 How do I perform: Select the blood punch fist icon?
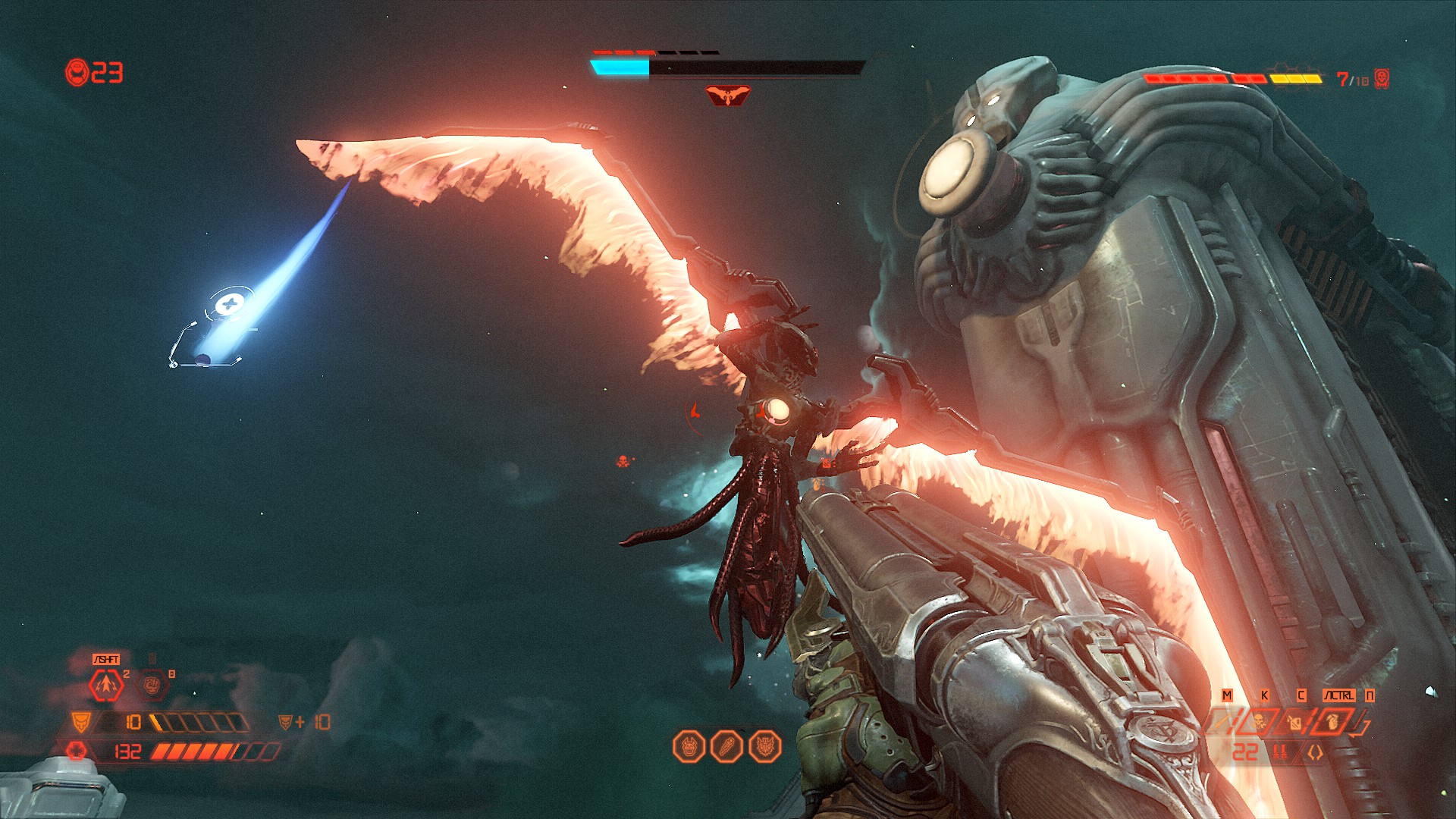pos(152,686)
